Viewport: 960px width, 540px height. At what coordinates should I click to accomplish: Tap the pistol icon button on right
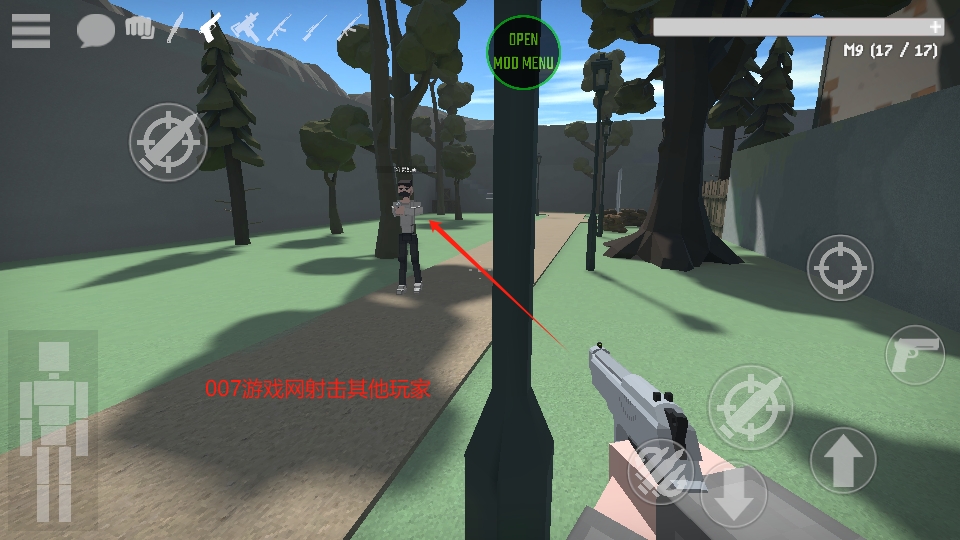pos(915,354)
